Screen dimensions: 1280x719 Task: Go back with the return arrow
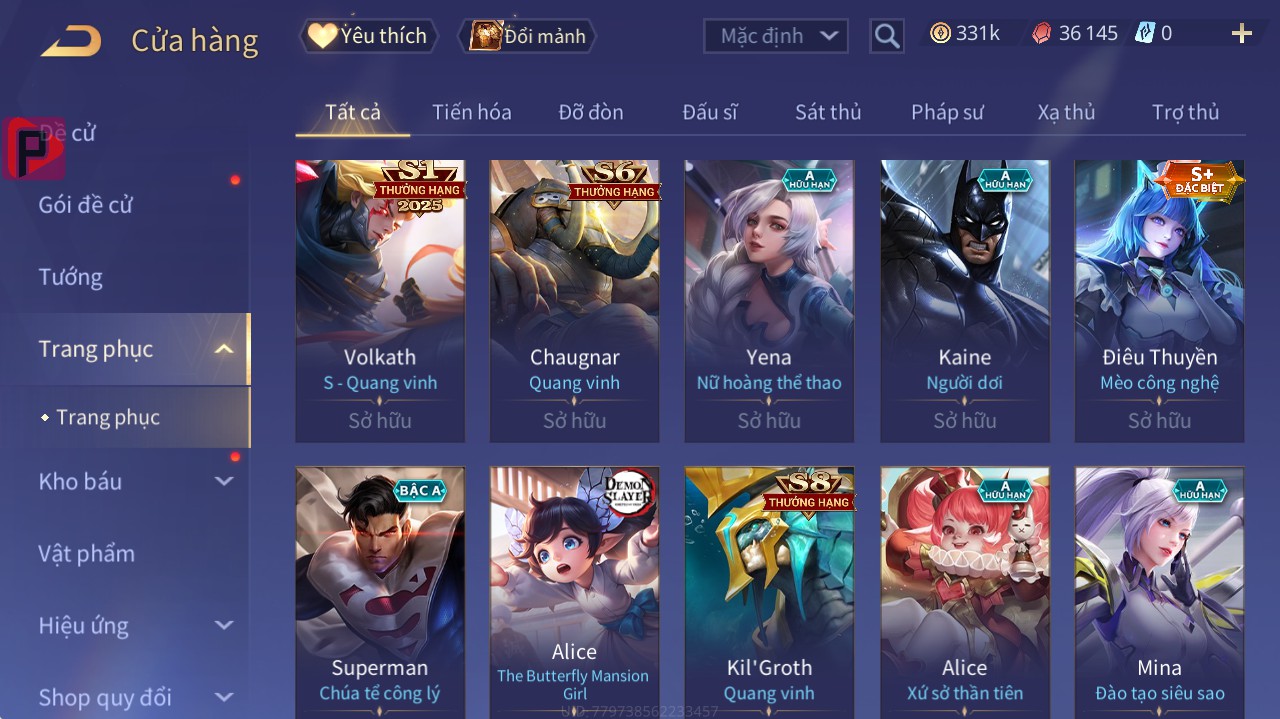[71, 41]
